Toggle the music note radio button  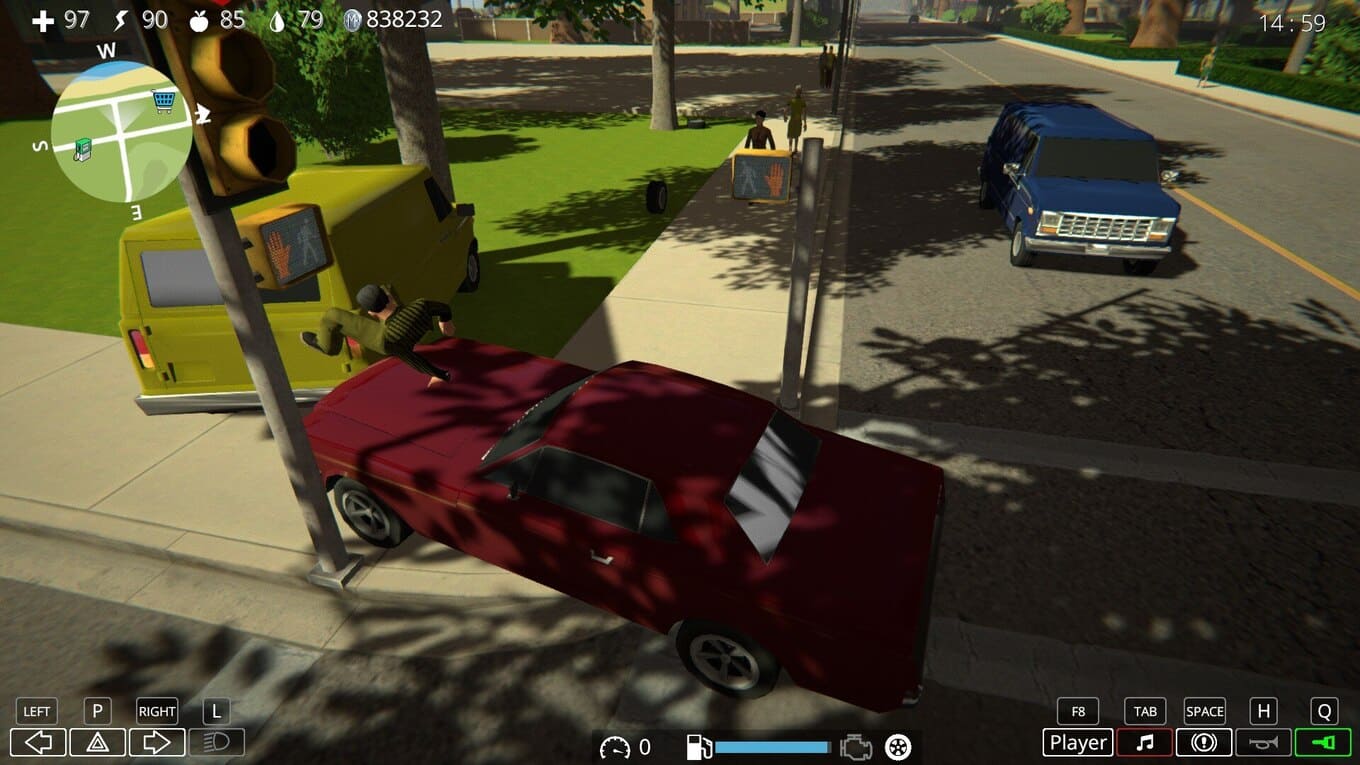1144,743
